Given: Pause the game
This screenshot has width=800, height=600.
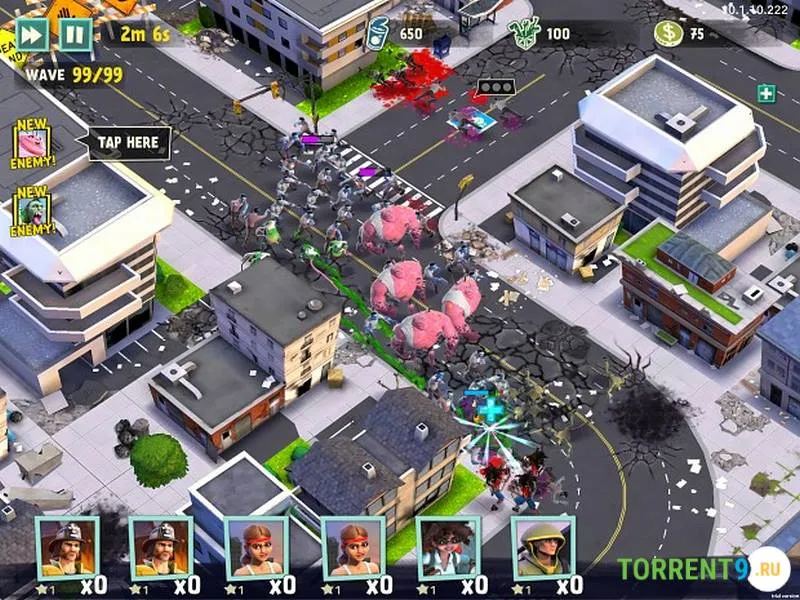Looking at the screenshot, I should coord(74,34).
